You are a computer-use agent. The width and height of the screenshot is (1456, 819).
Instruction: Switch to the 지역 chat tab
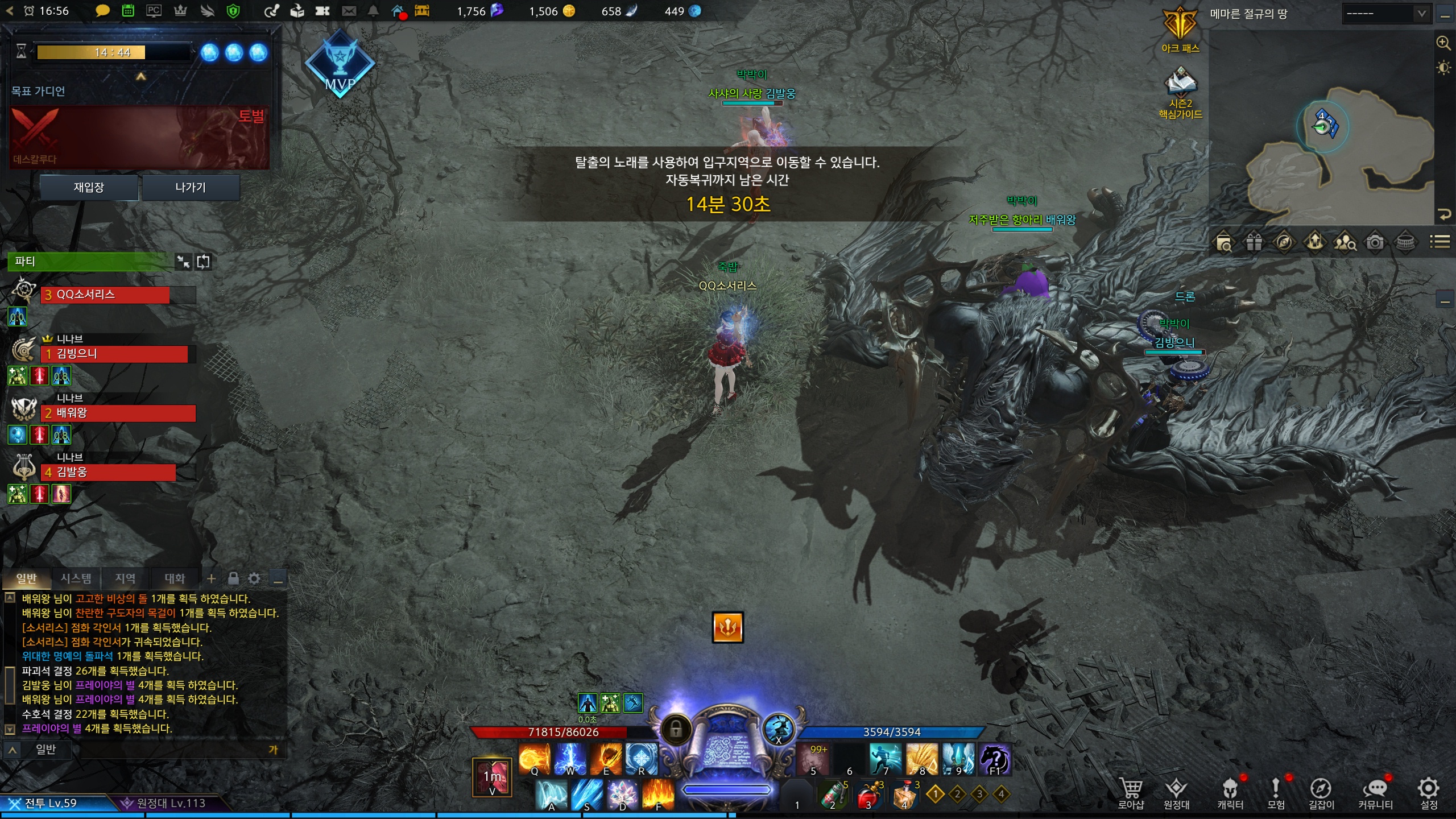[x=125, y=578]
